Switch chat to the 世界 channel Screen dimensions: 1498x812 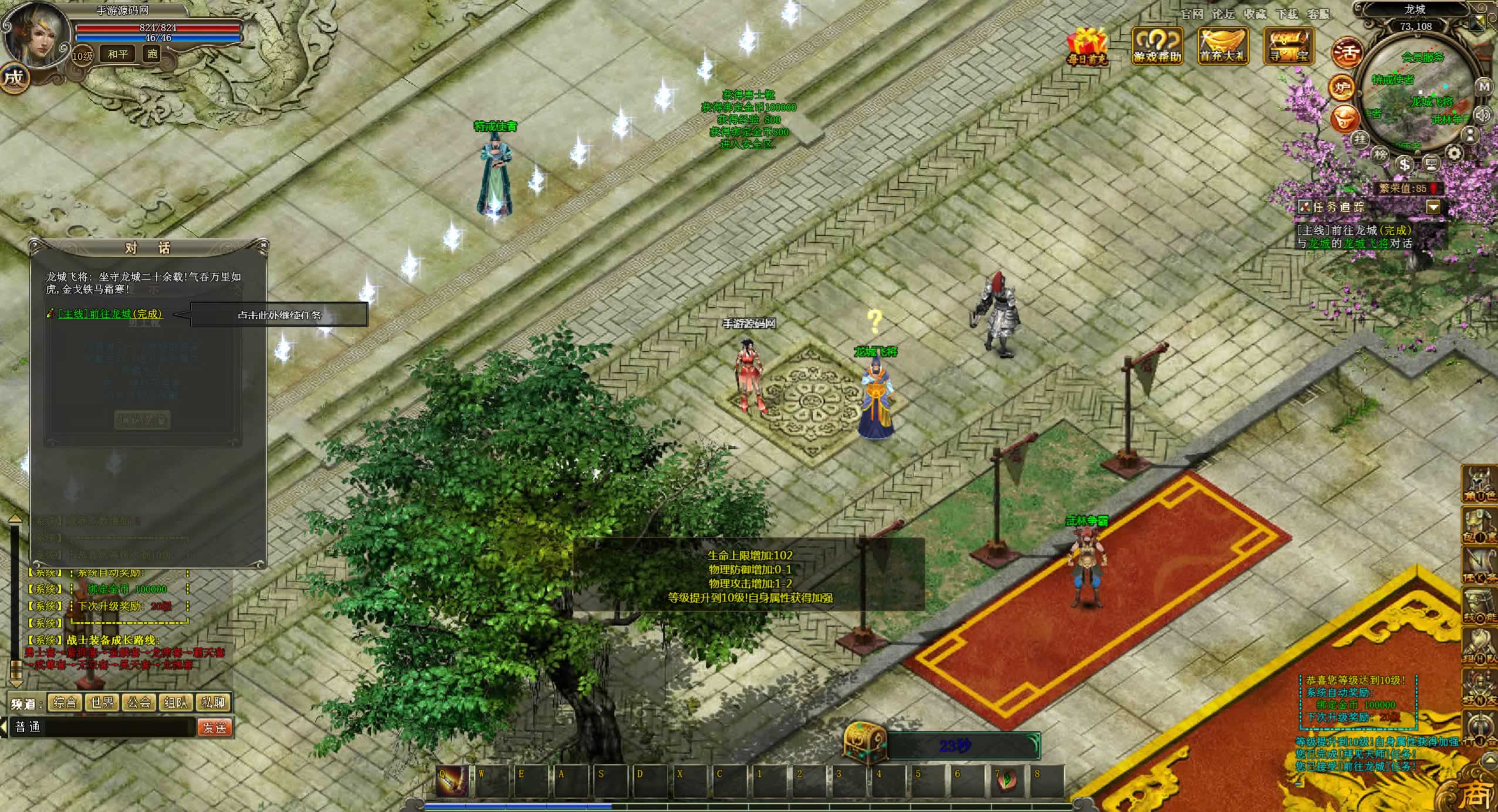[102, 702]
